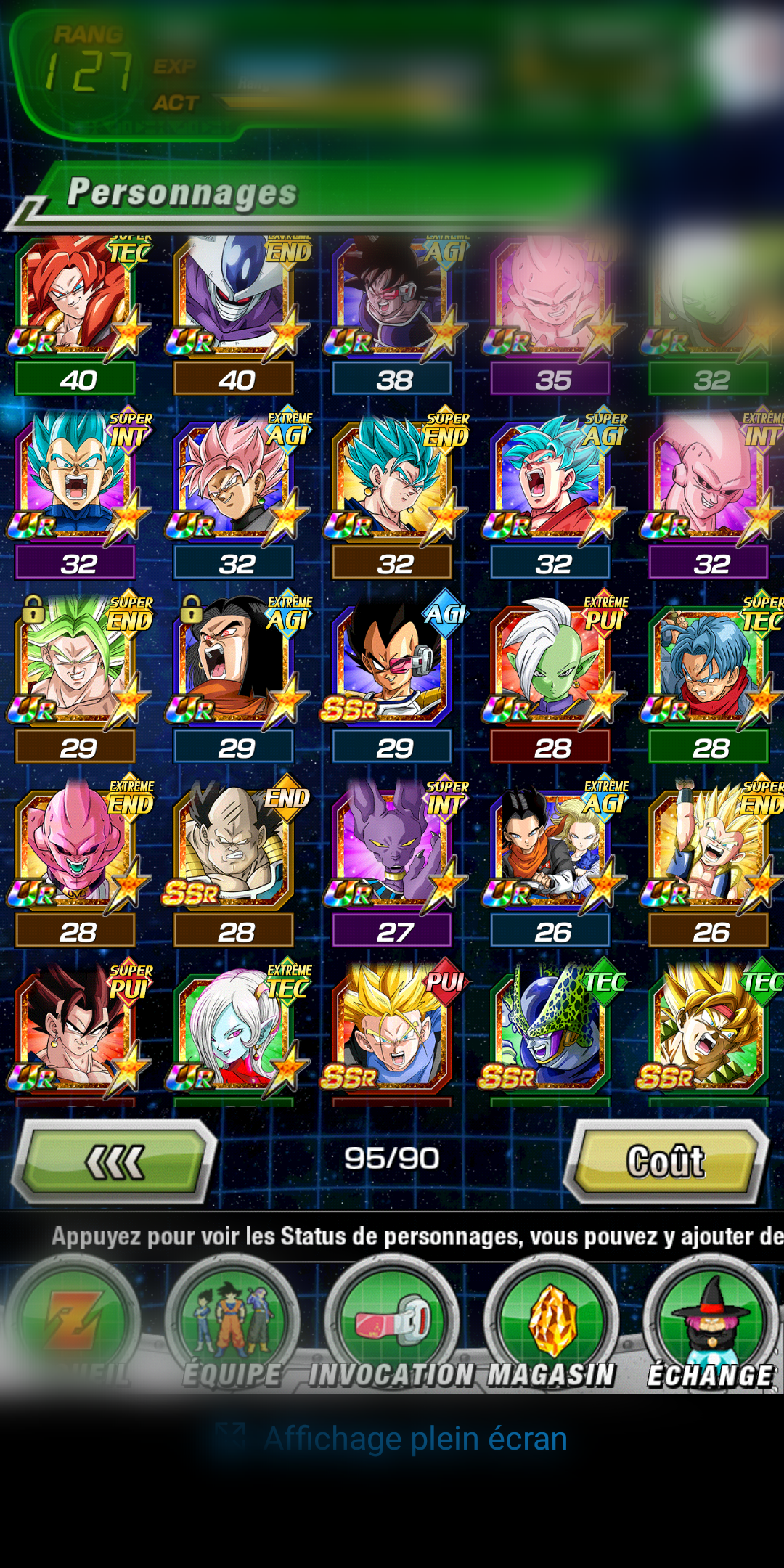Select SSR AGI Vegeta with scouter

point(392,664)
